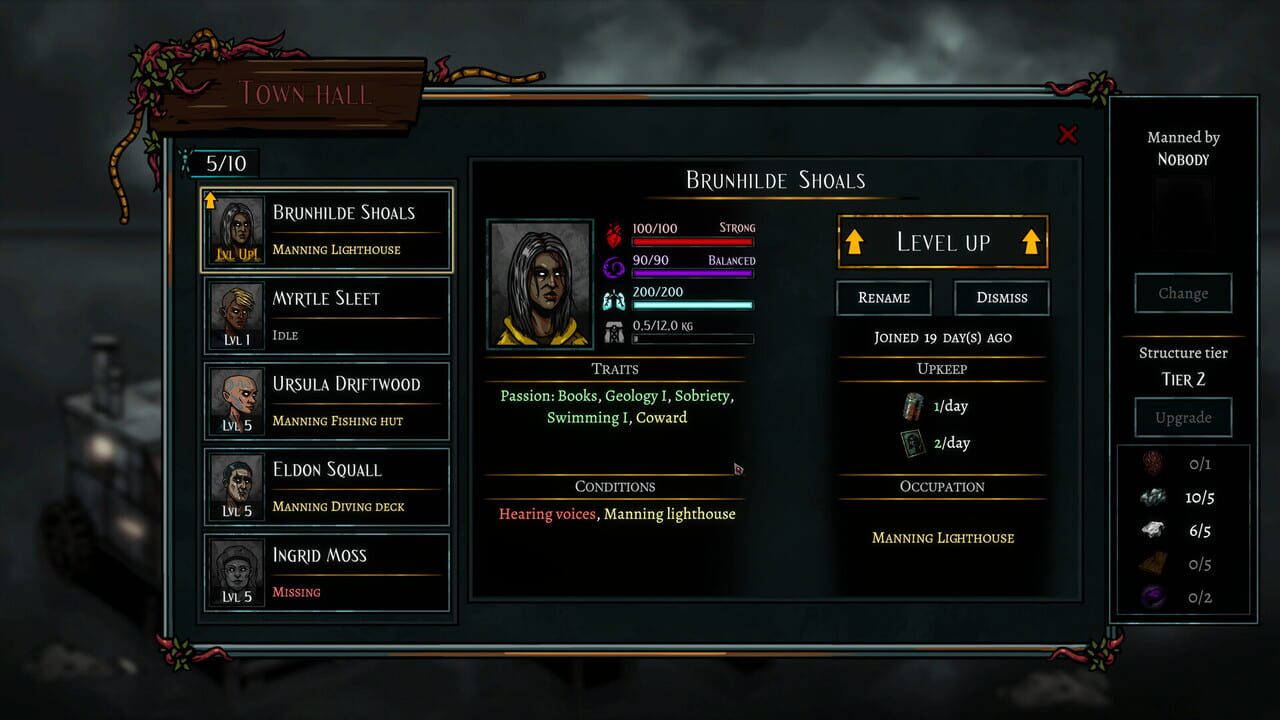Click Brunhilde's oxygen progress bar
Screen dimensions: 1280x720
point(693,305)
